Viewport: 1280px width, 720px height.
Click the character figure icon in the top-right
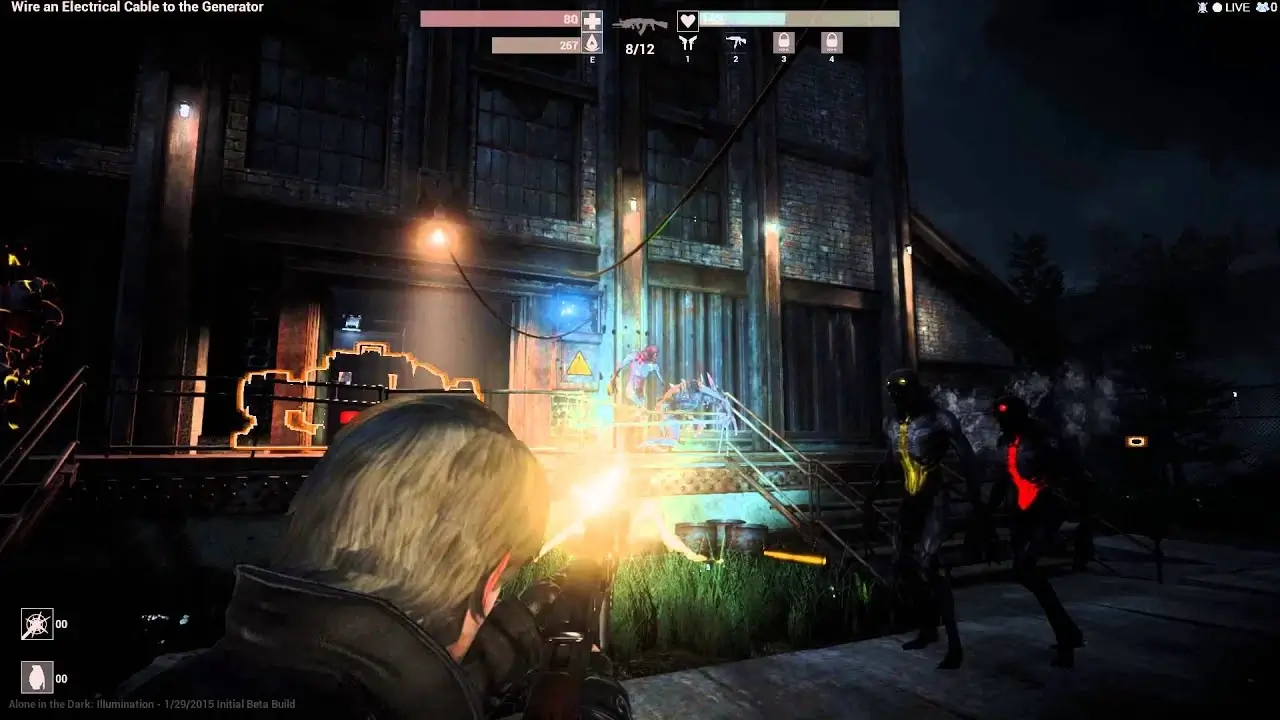1202,7
